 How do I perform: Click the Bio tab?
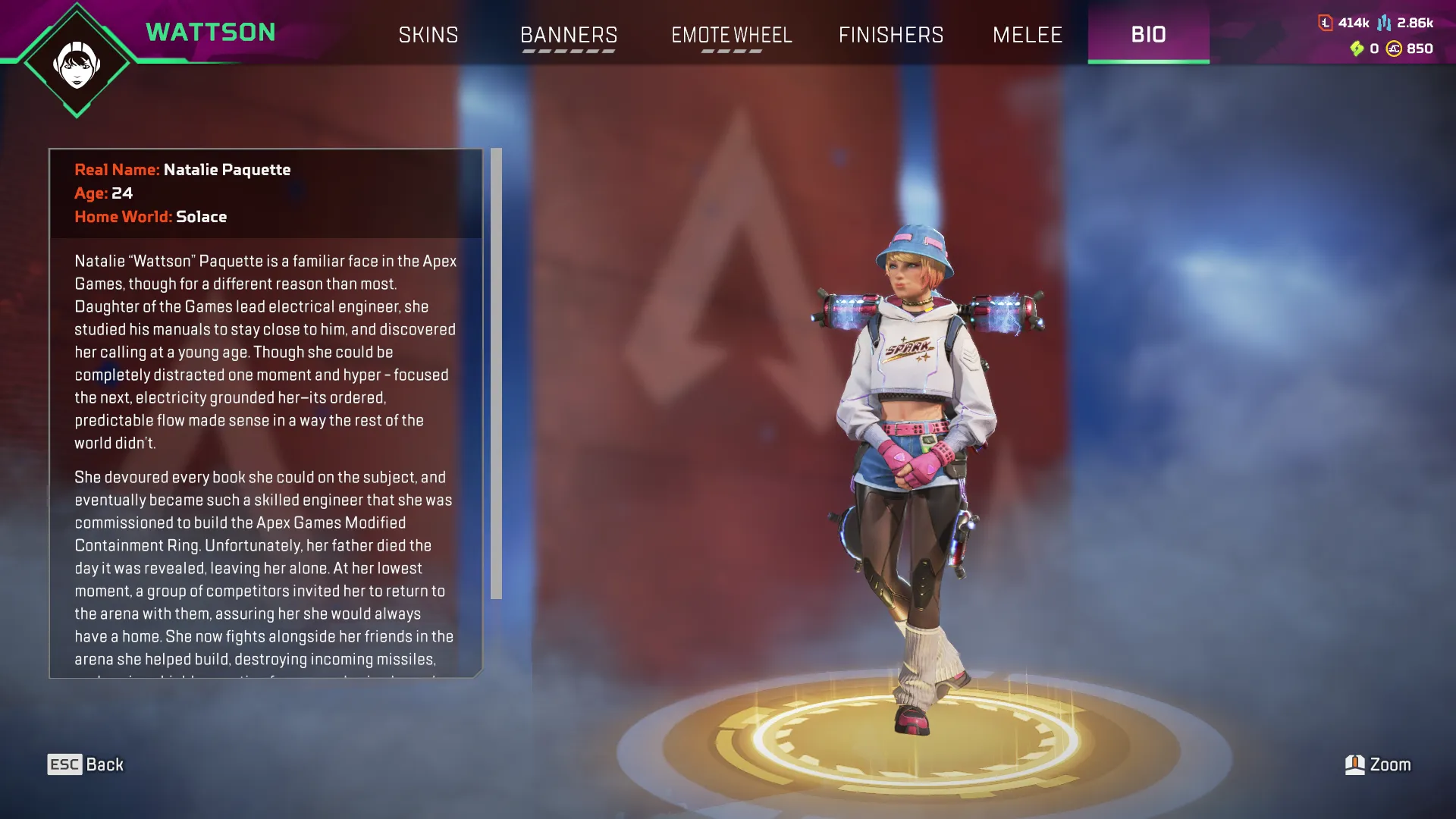point(1148,34)
